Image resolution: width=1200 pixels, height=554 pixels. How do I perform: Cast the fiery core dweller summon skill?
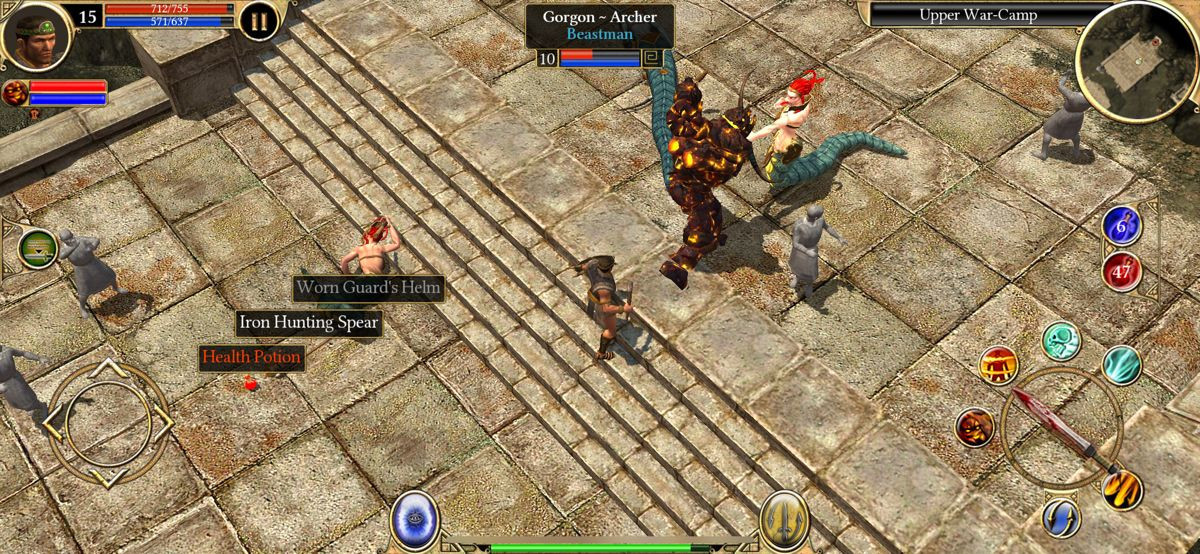point(975,427)
